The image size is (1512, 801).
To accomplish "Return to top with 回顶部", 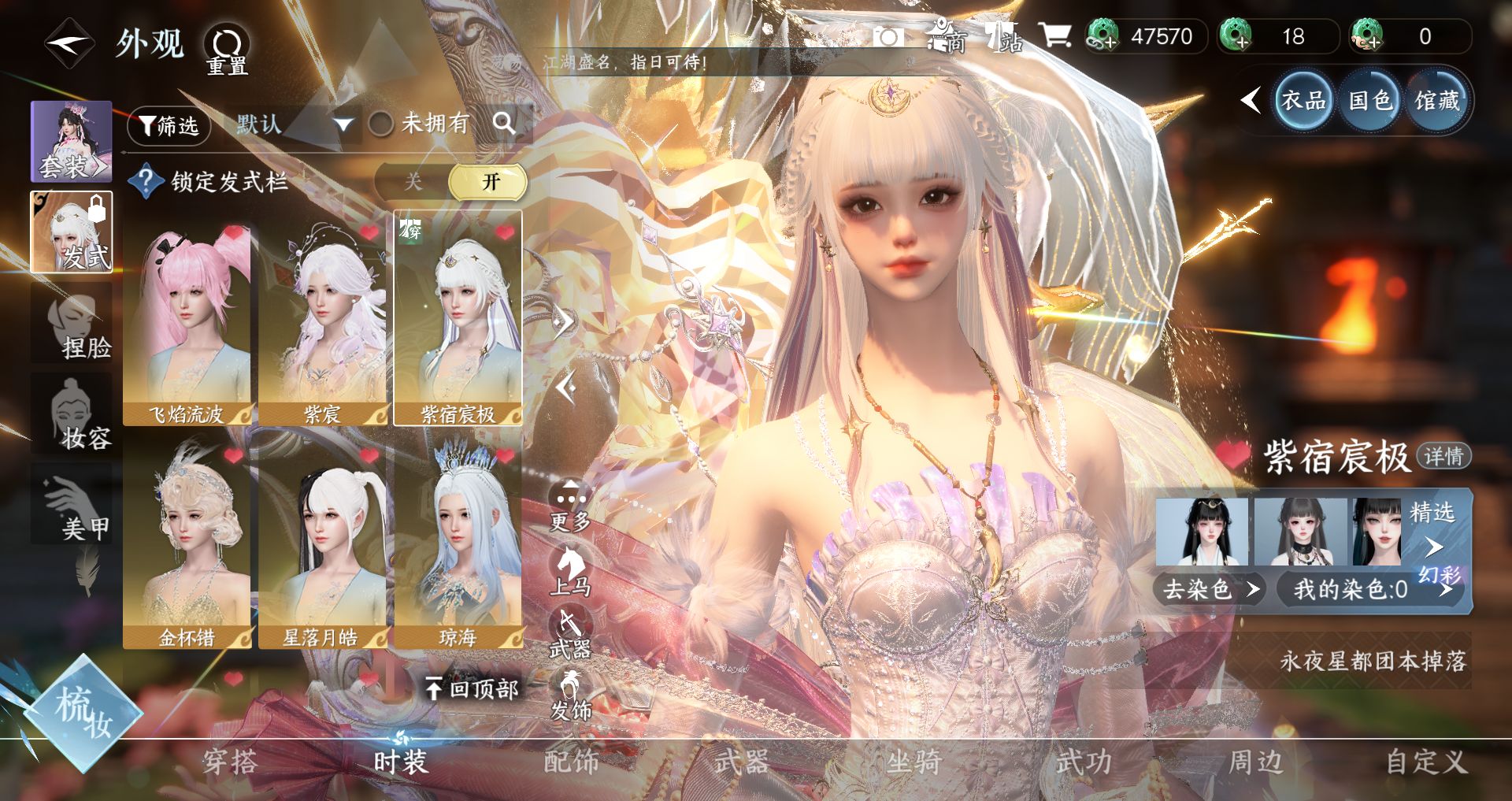I will click(472, 689).
